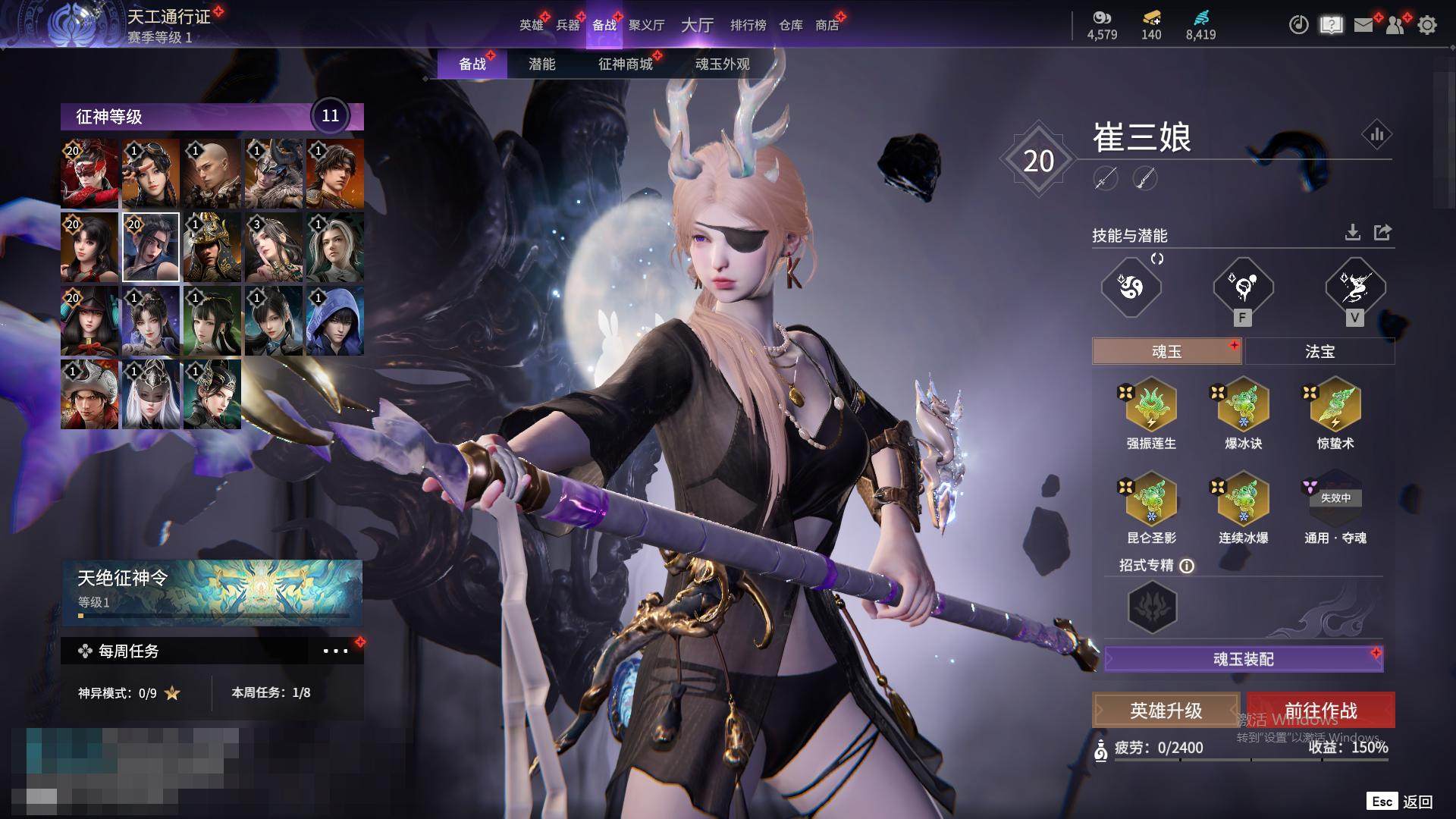
Task: Switch to the 法宝 tab
Action: tap(1319, 352)
